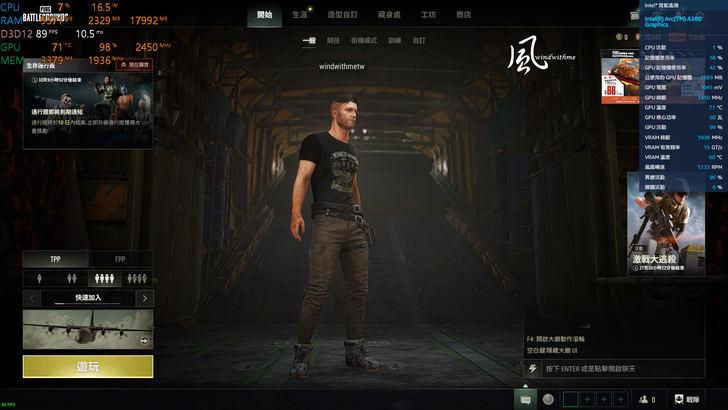Select duo two-person team size
The image size is (728, 410).
[72, 279]
